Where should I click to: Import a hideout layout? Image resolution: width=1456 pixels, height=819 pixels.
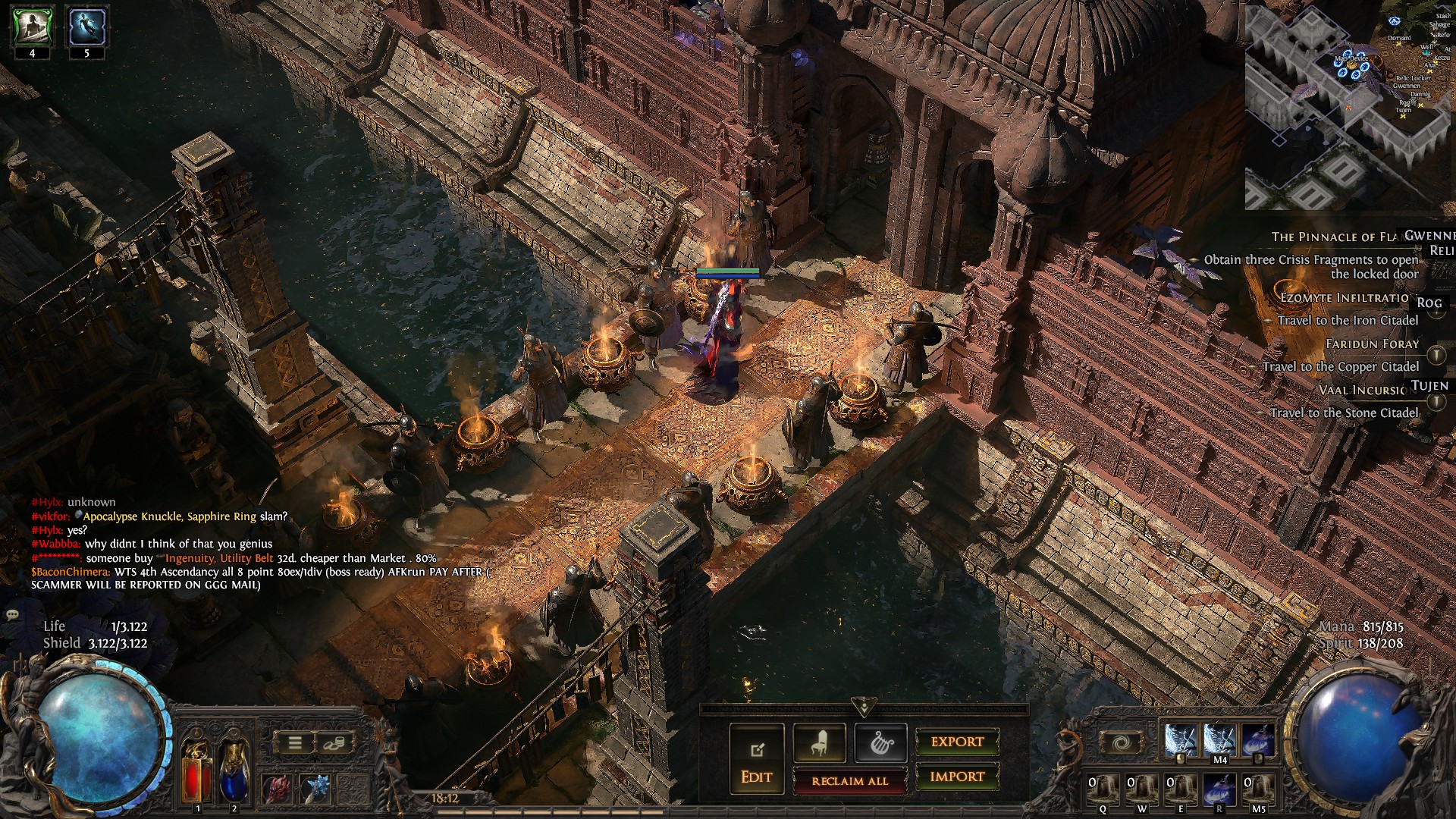pyautogui.click(x=957, y=777)
